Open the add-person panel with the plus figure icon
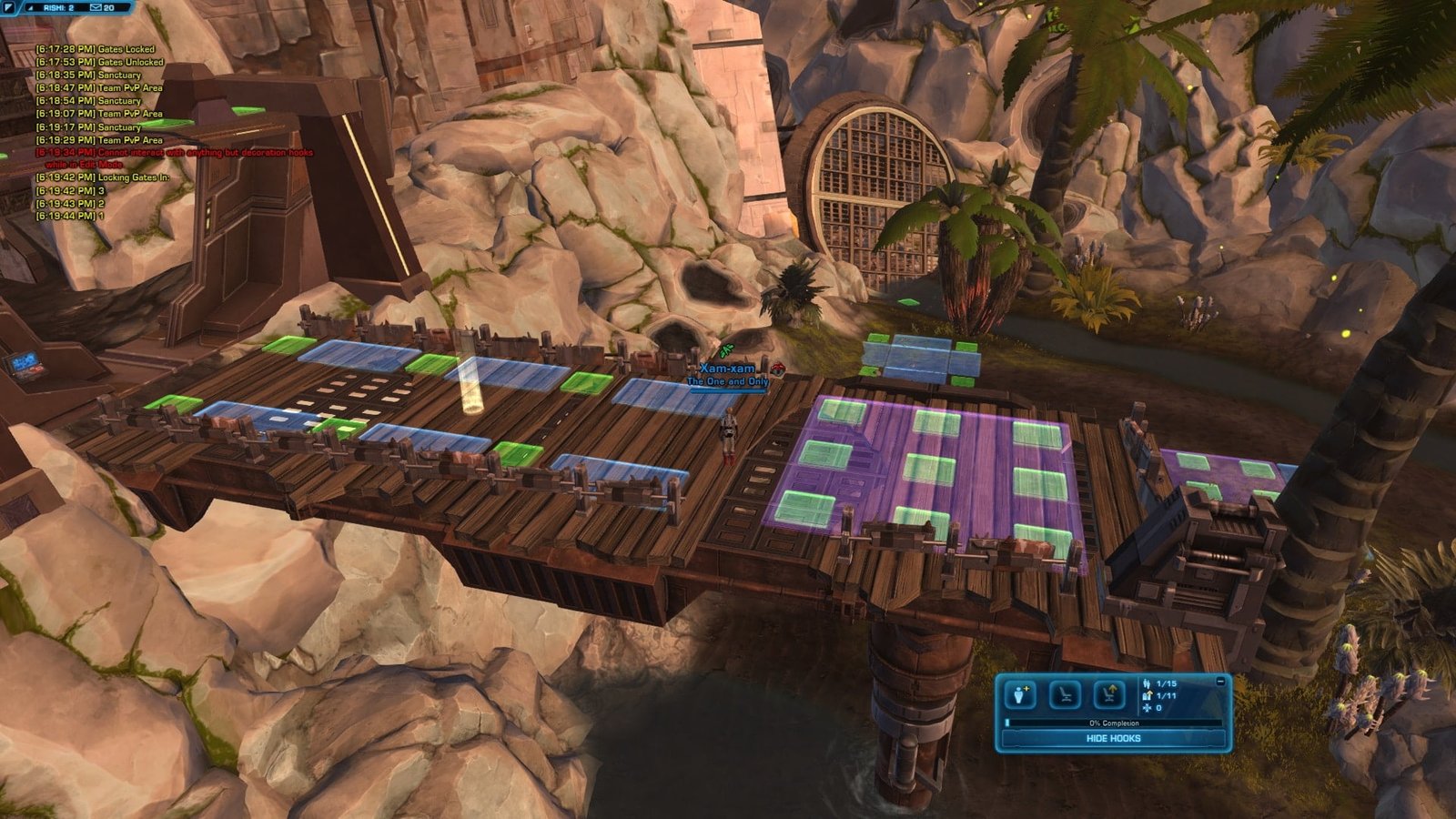Screen dimensions: 1456x819 (x=1020, y=695)
